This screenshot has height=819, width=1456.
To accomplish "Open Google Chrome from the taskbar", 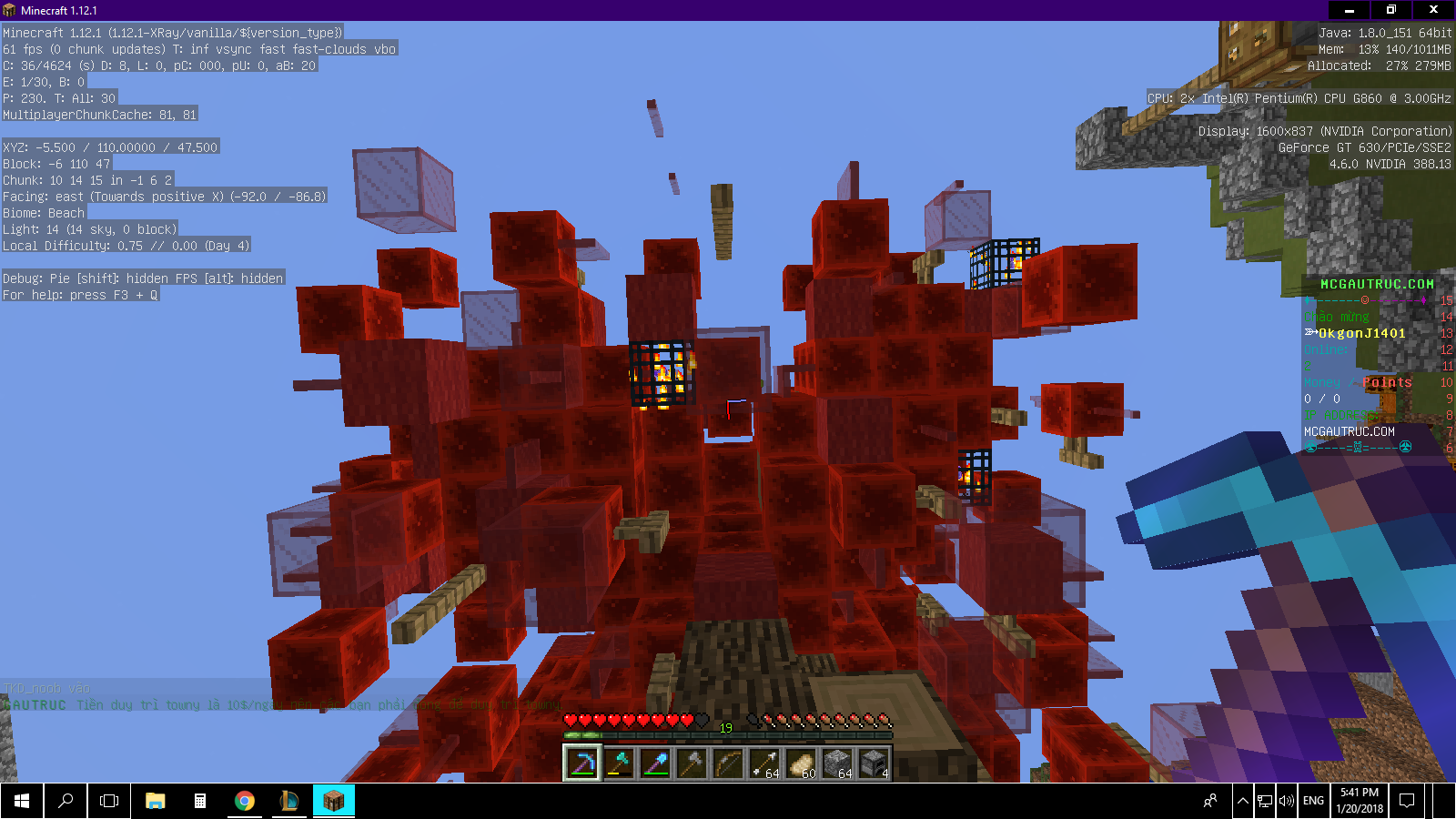I will 244,801.
